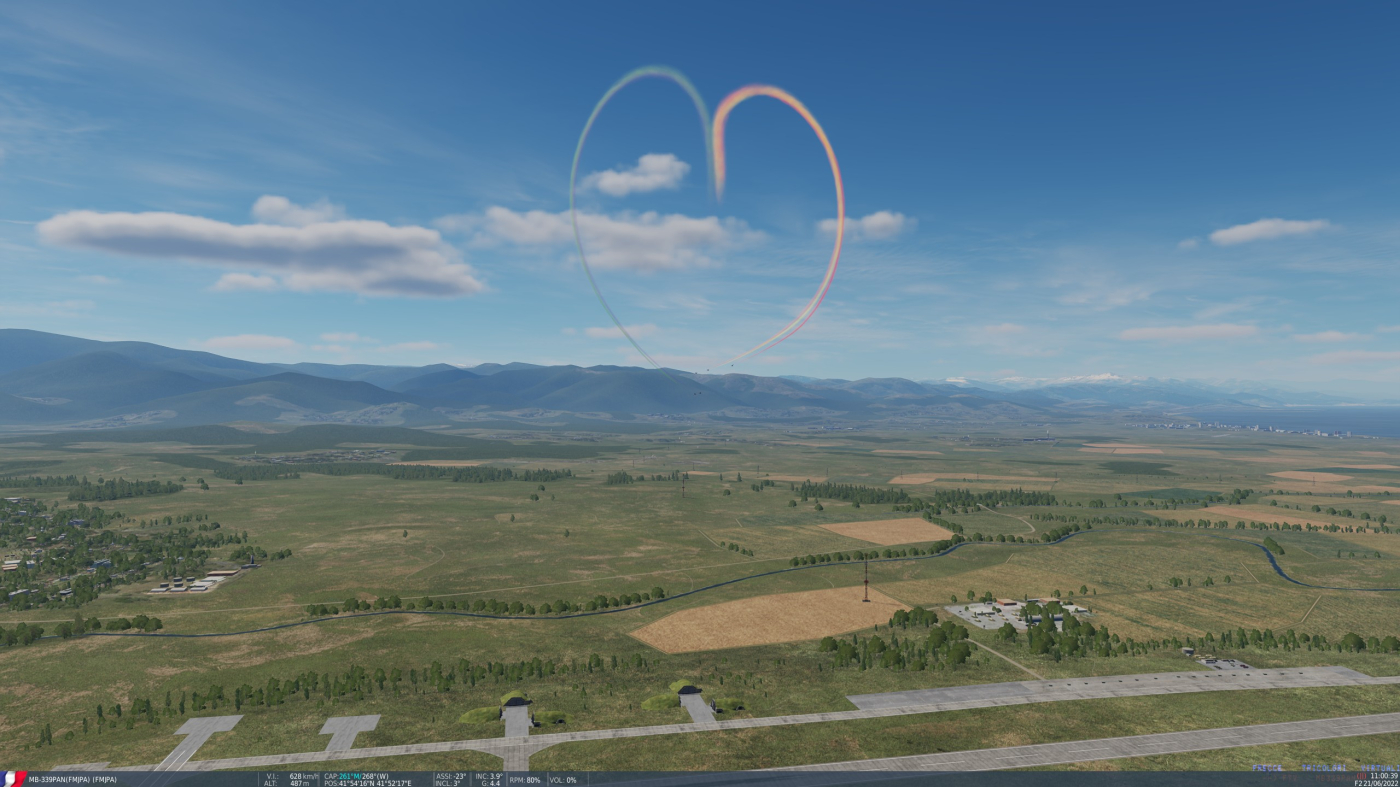Click the INC: 3.9° inclination readout
Screen dimensions: 1400x787
tap(488, 774)
